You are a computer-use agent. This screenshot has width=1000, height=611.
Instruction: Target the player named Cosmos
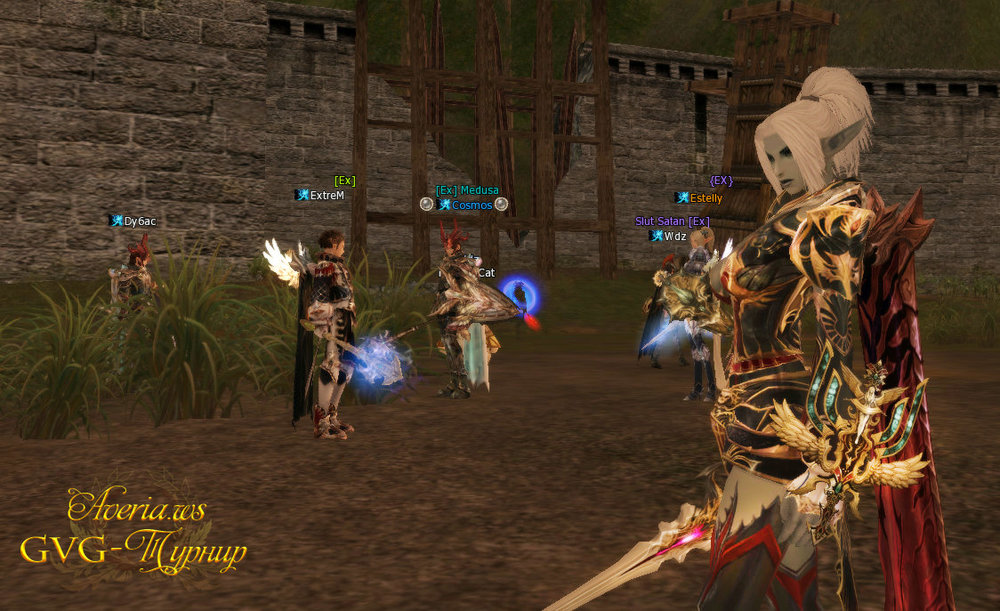point(471,205)
